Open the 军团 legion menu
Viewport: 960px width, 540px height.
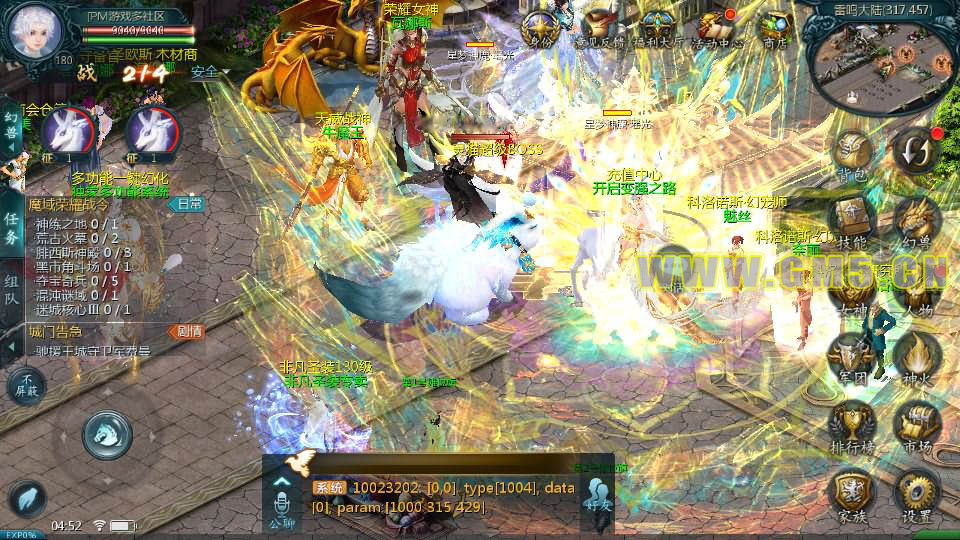point(852,358)
